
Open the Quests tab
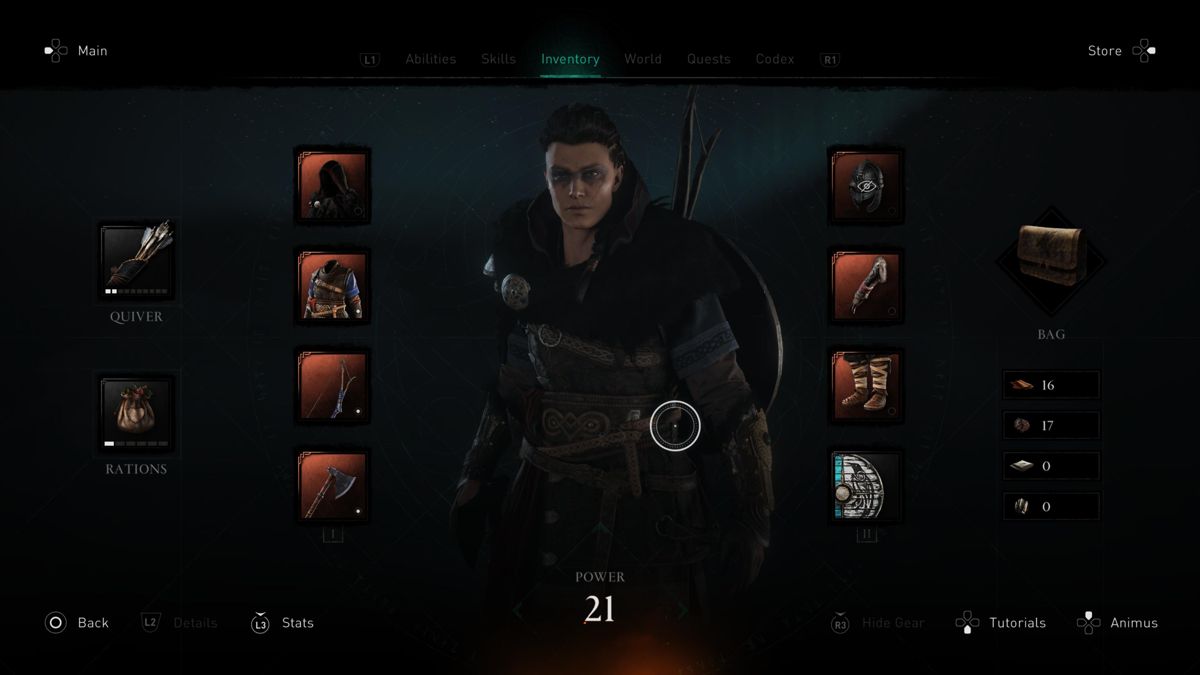(708, 59)
